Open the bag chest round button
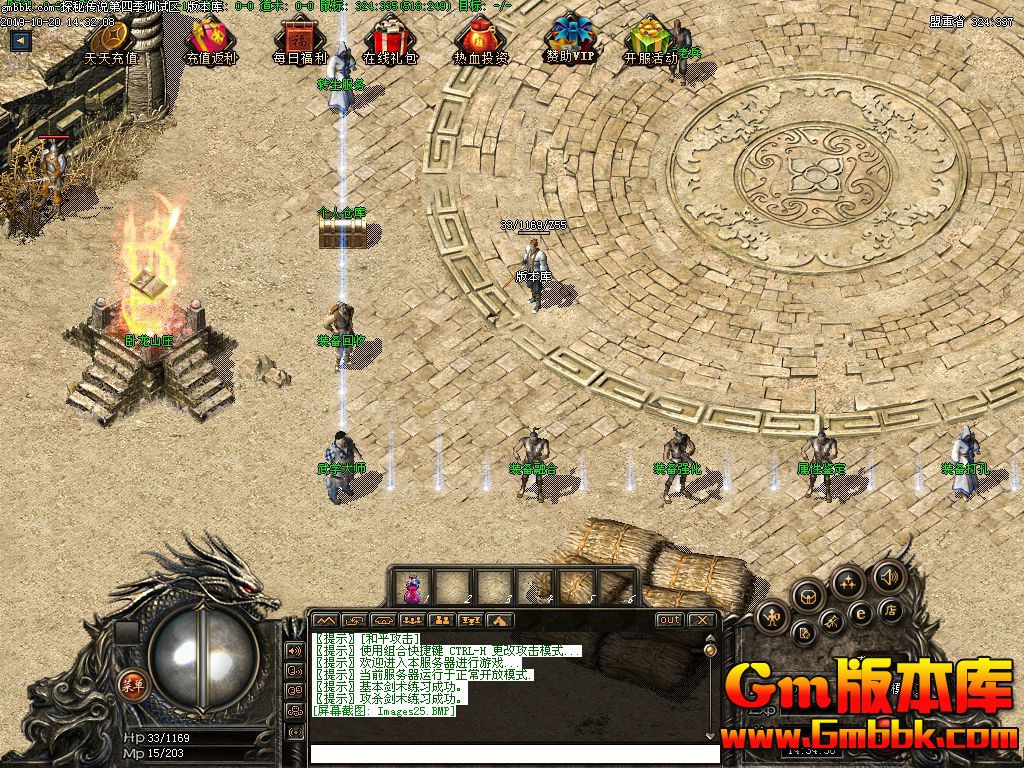 (x=807, y=595)
